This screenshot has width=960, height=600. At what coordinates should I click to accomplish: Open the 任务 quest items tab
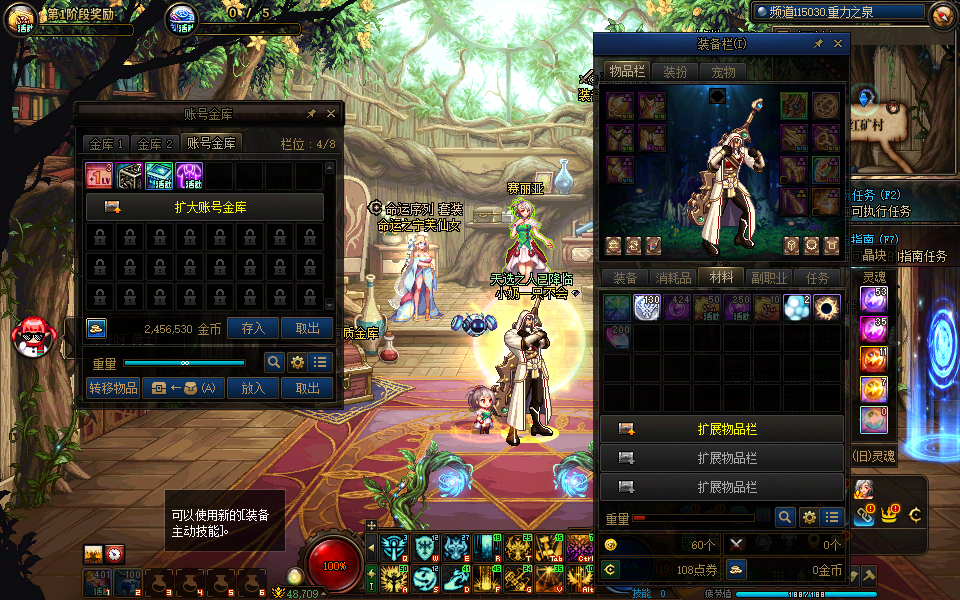coord(818,278)
